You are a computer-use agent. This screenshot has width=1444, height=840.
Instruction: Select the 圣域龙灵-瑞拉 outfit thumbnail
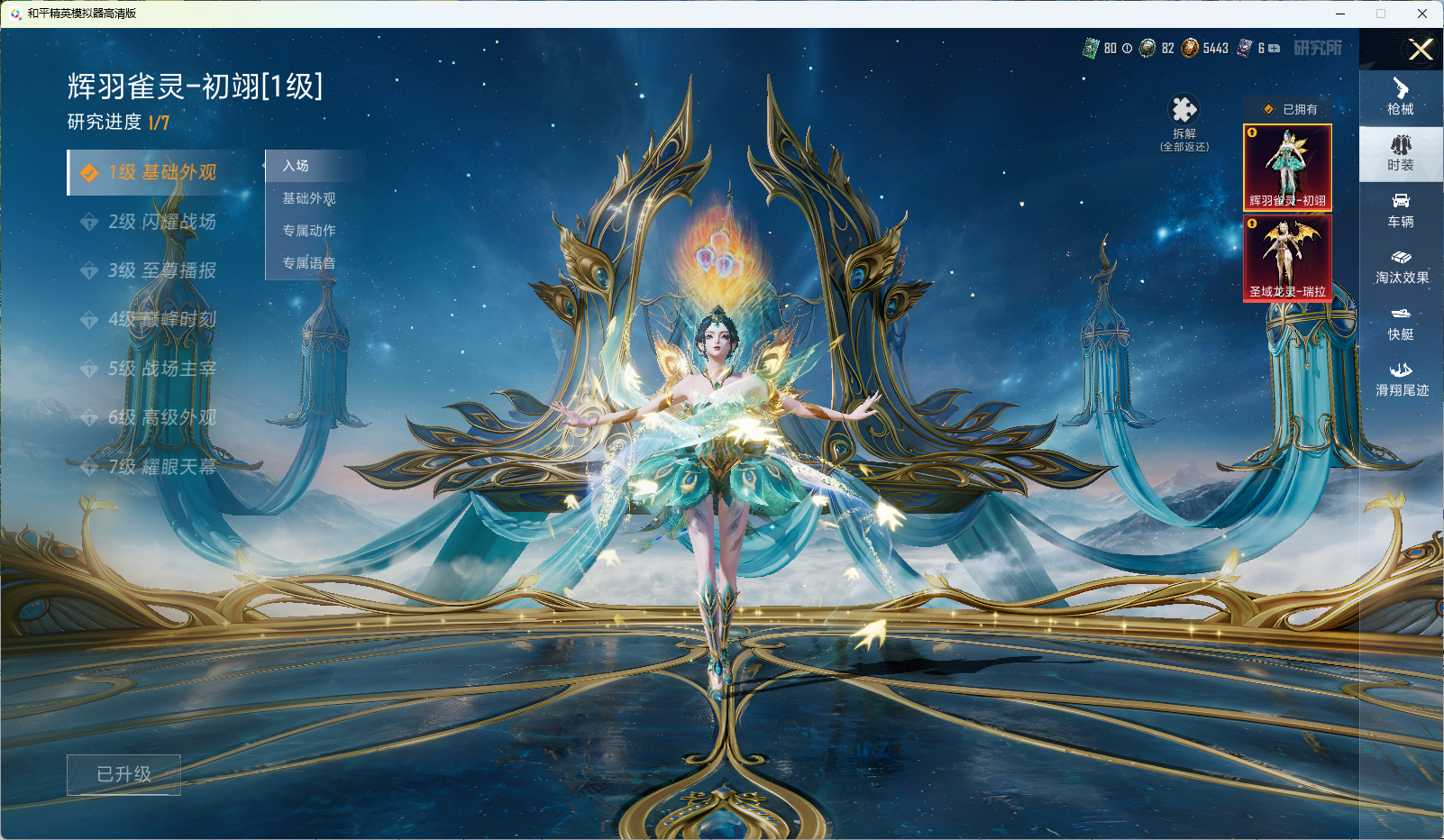click(x=1287, y=259)
